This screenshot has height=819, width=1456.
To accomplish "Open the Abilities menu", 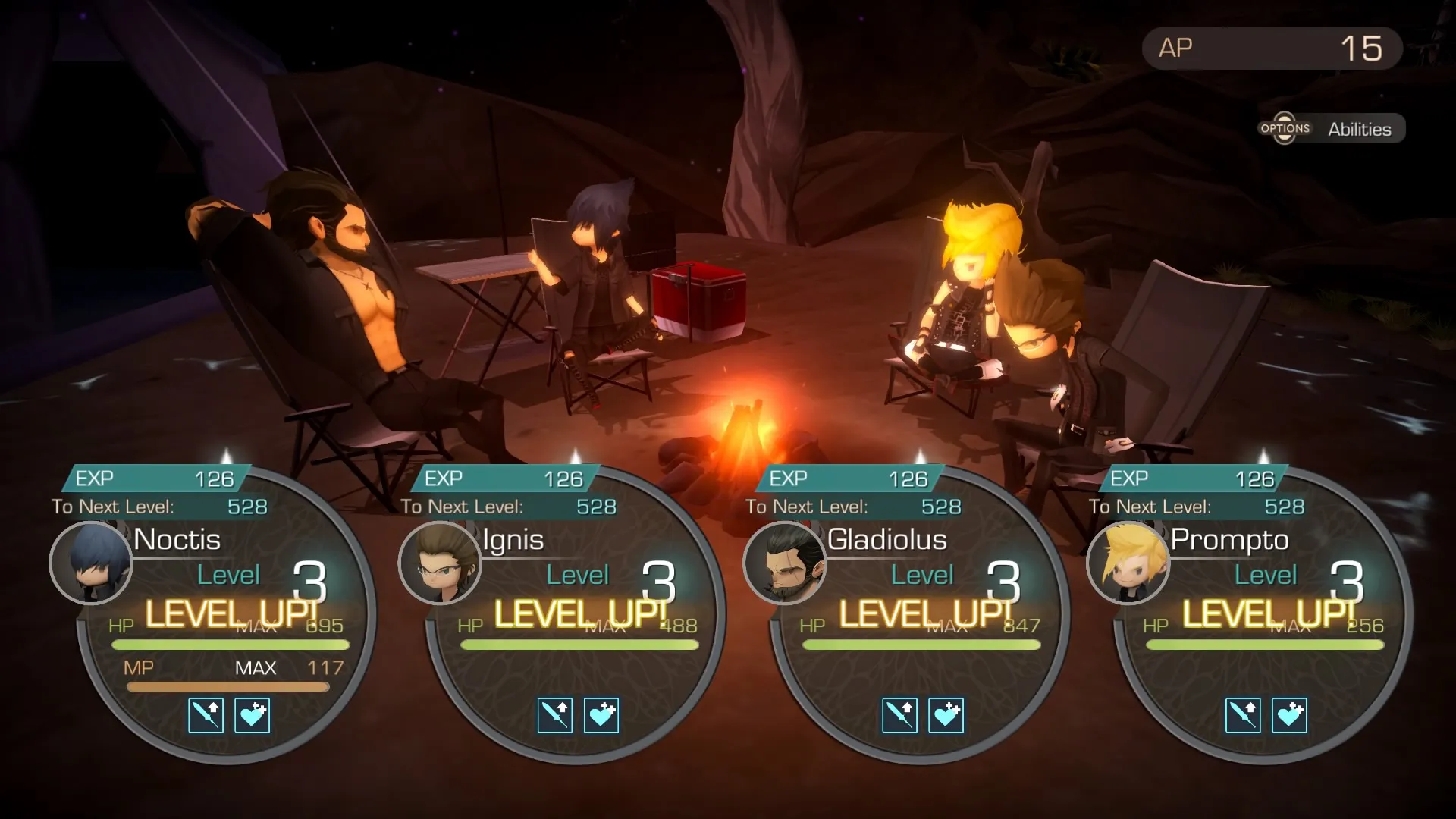I will coord(1332,129).
